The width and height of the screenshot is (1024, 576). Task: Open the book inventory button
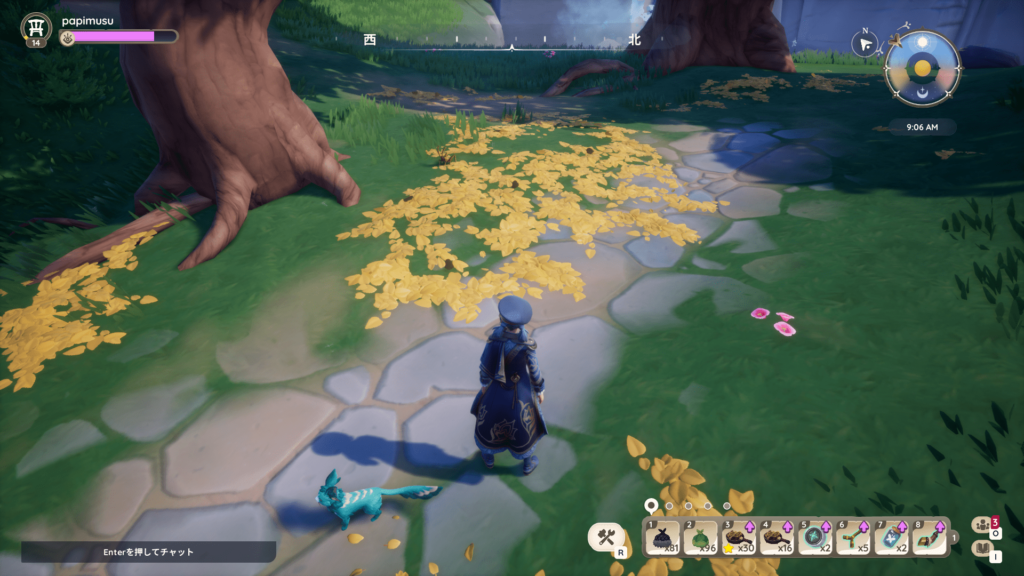(981, 549)
